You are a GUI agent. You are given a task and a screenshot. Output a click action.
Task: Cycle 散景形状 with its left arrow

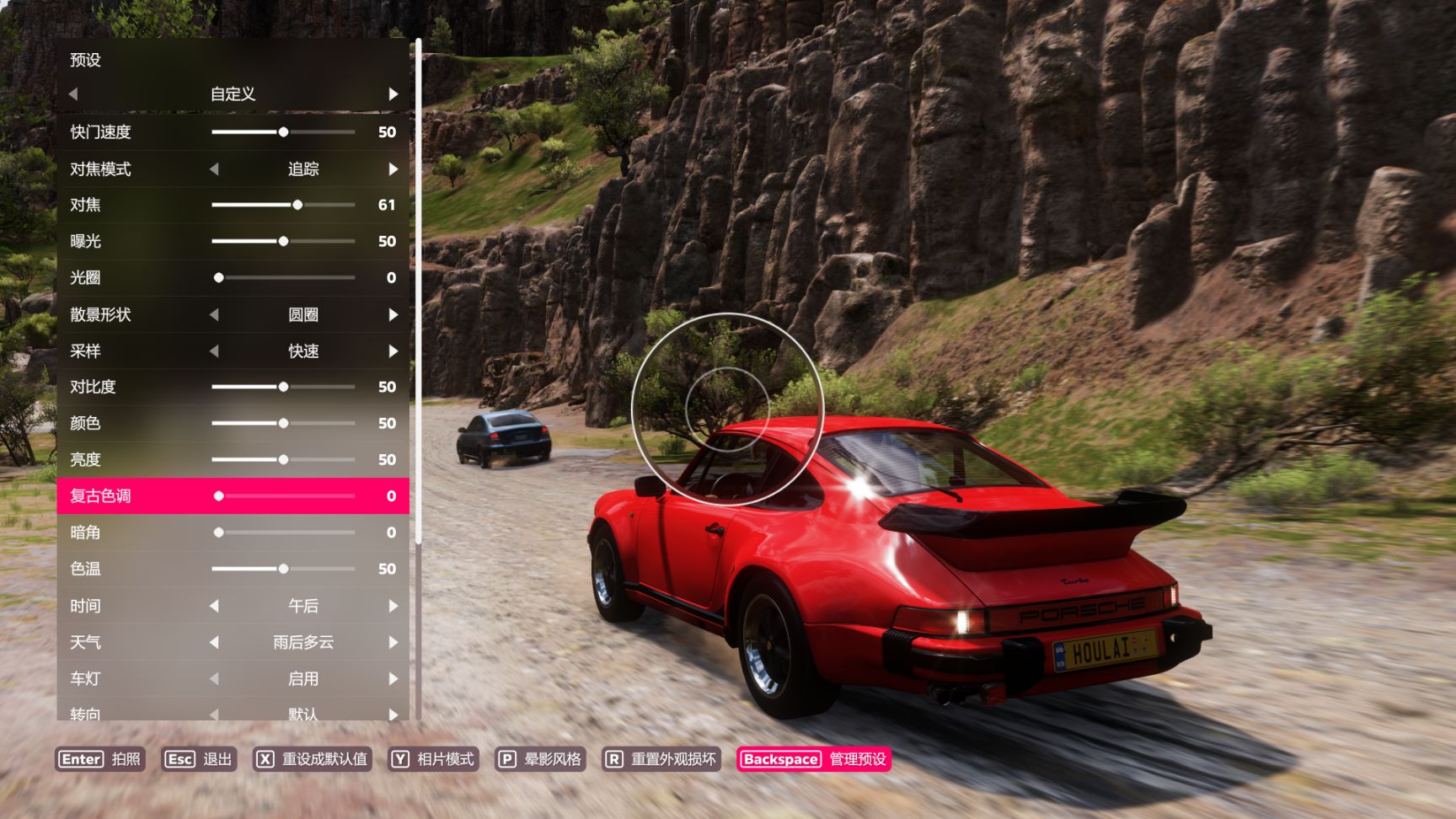point(214,315)
